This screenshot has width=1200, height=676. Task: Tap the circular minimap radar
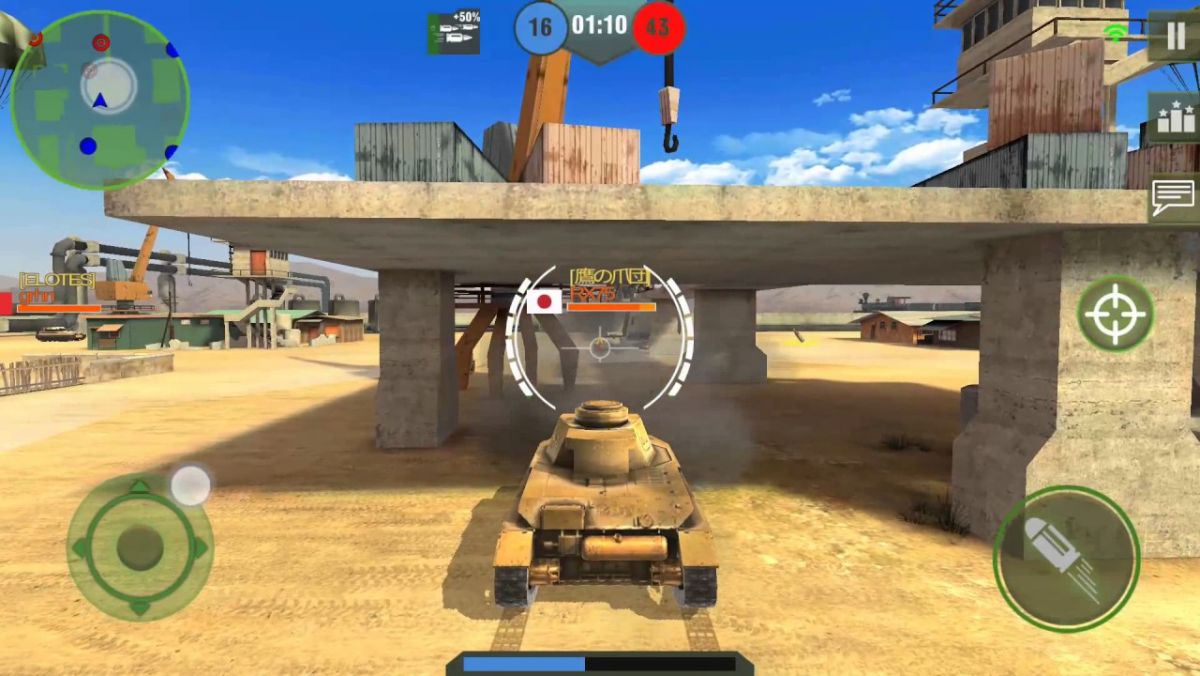(100, 100)
